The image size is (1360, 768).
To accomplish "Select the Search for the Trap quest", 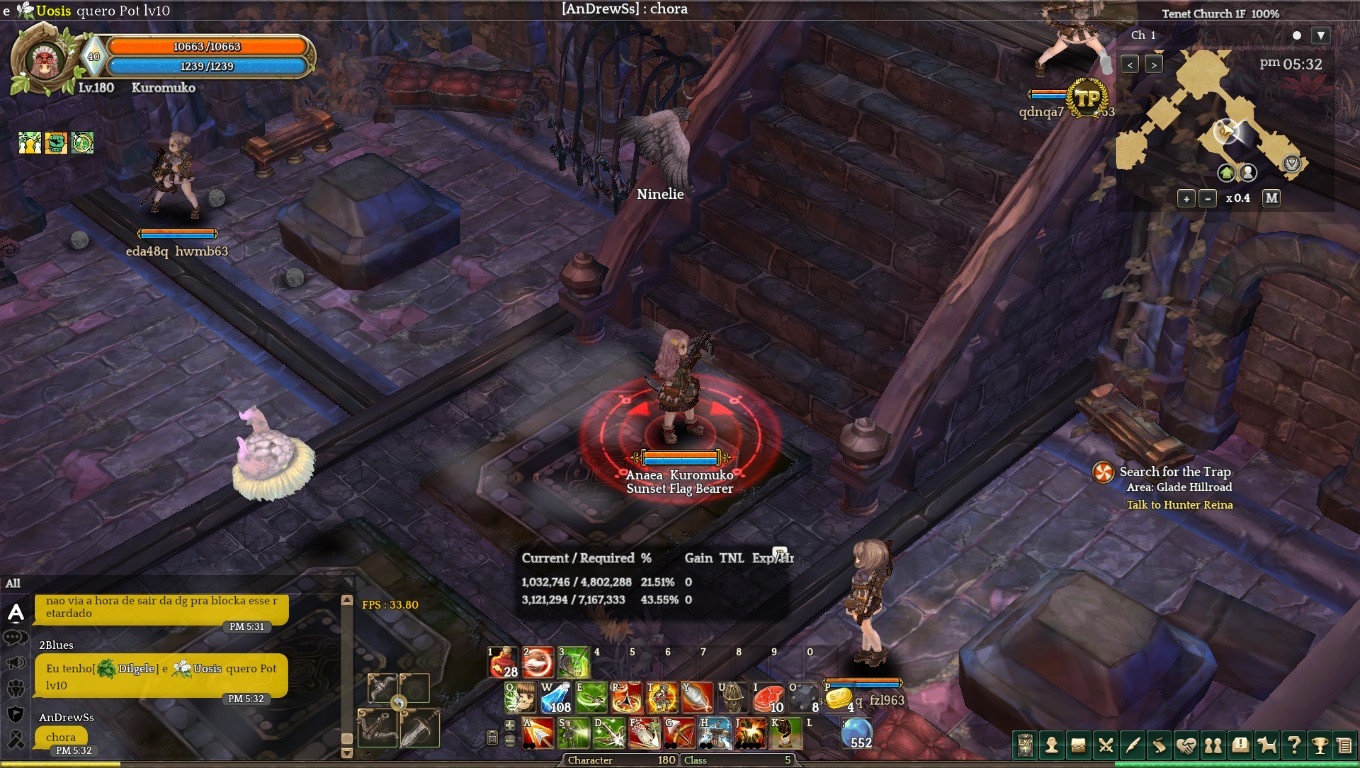I will pos(1174,472).
